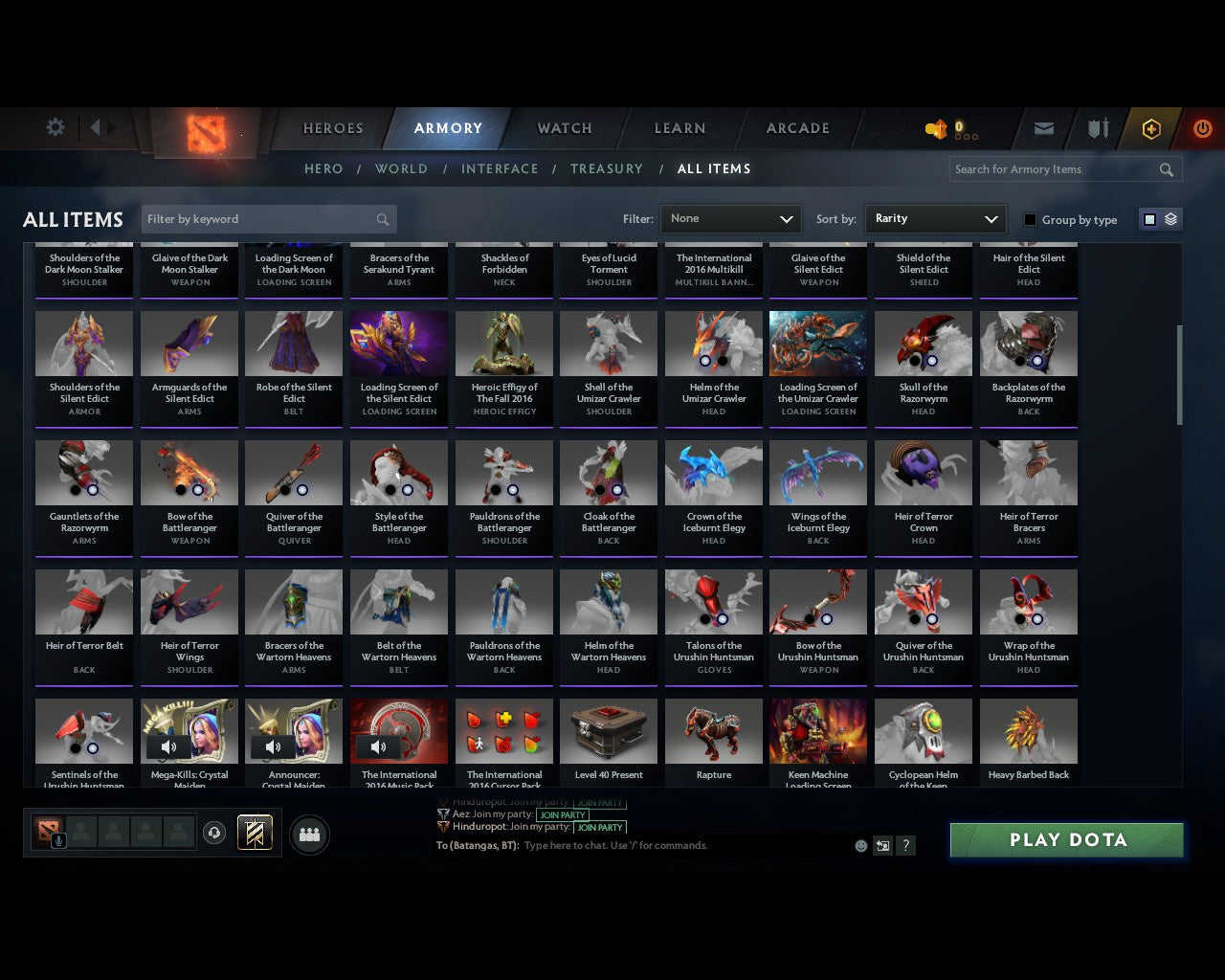Click the chat input field to type
The width and height of the screenshot is (1225, 980).
[x=670, y=846]
